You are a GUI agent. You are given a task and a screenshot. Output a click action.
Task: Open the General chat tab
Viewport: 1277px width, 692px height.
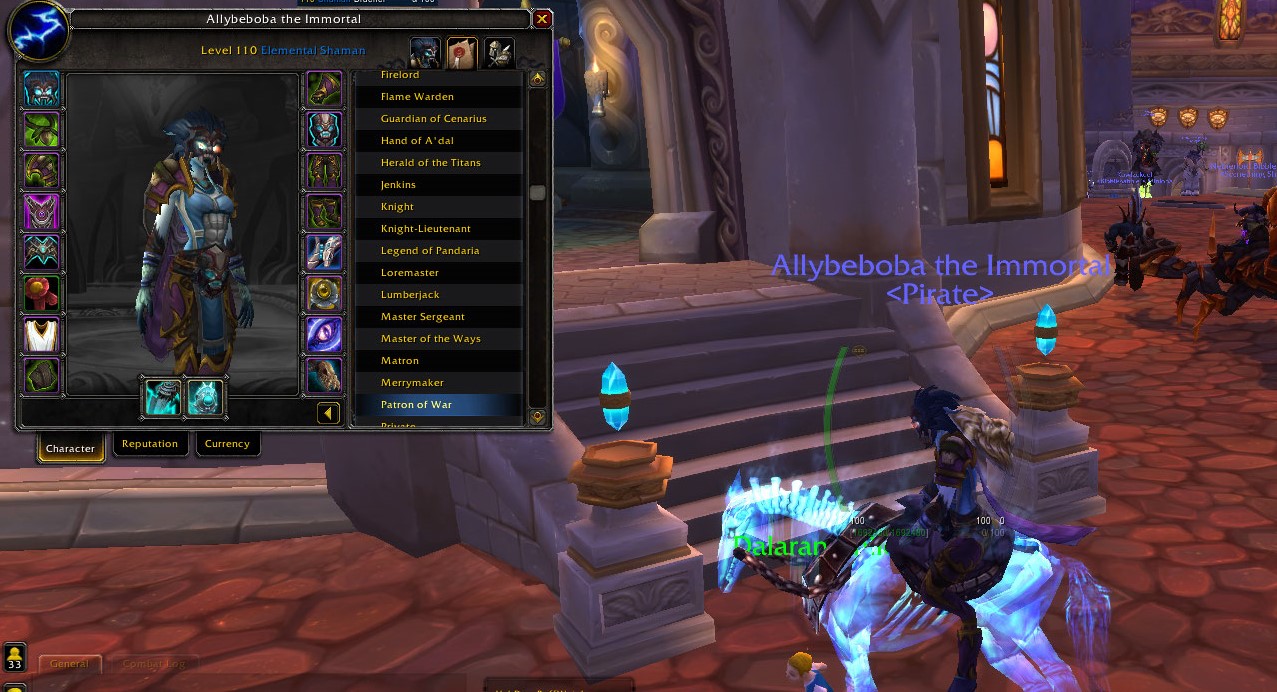click(x=70, y=663)
